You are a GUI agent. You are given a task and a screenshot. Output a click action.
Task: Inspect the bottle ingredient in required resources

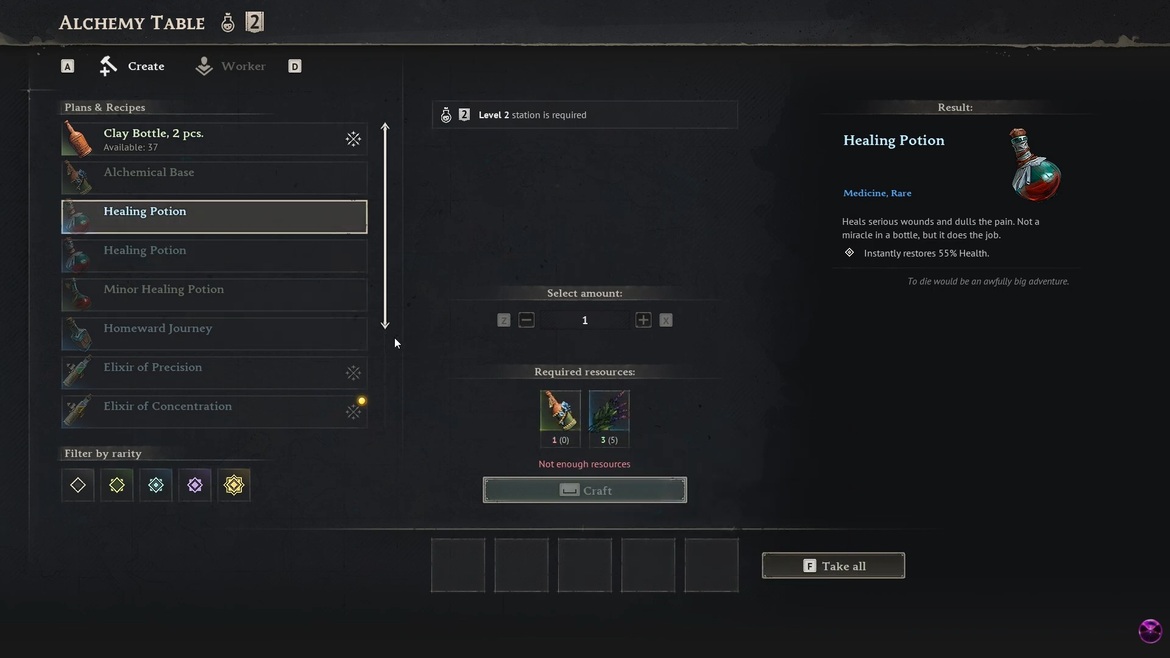(560, 411)
